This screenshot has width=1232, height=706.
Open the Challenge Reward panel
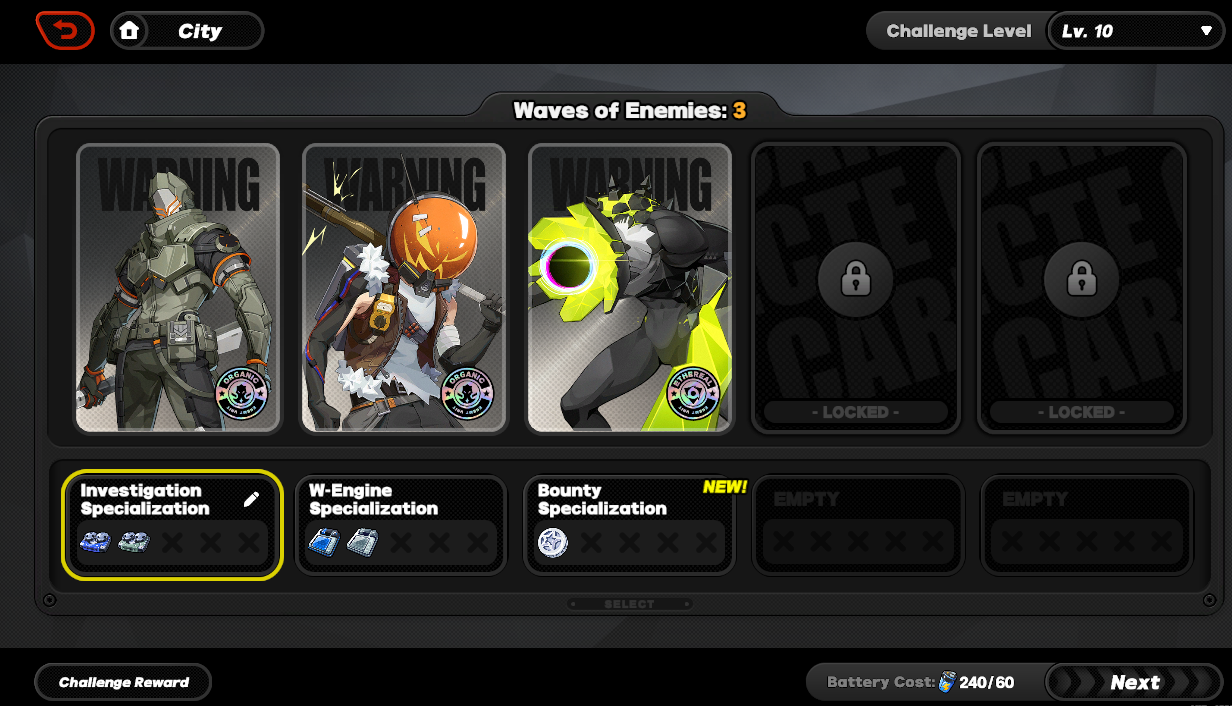(124, 682)
